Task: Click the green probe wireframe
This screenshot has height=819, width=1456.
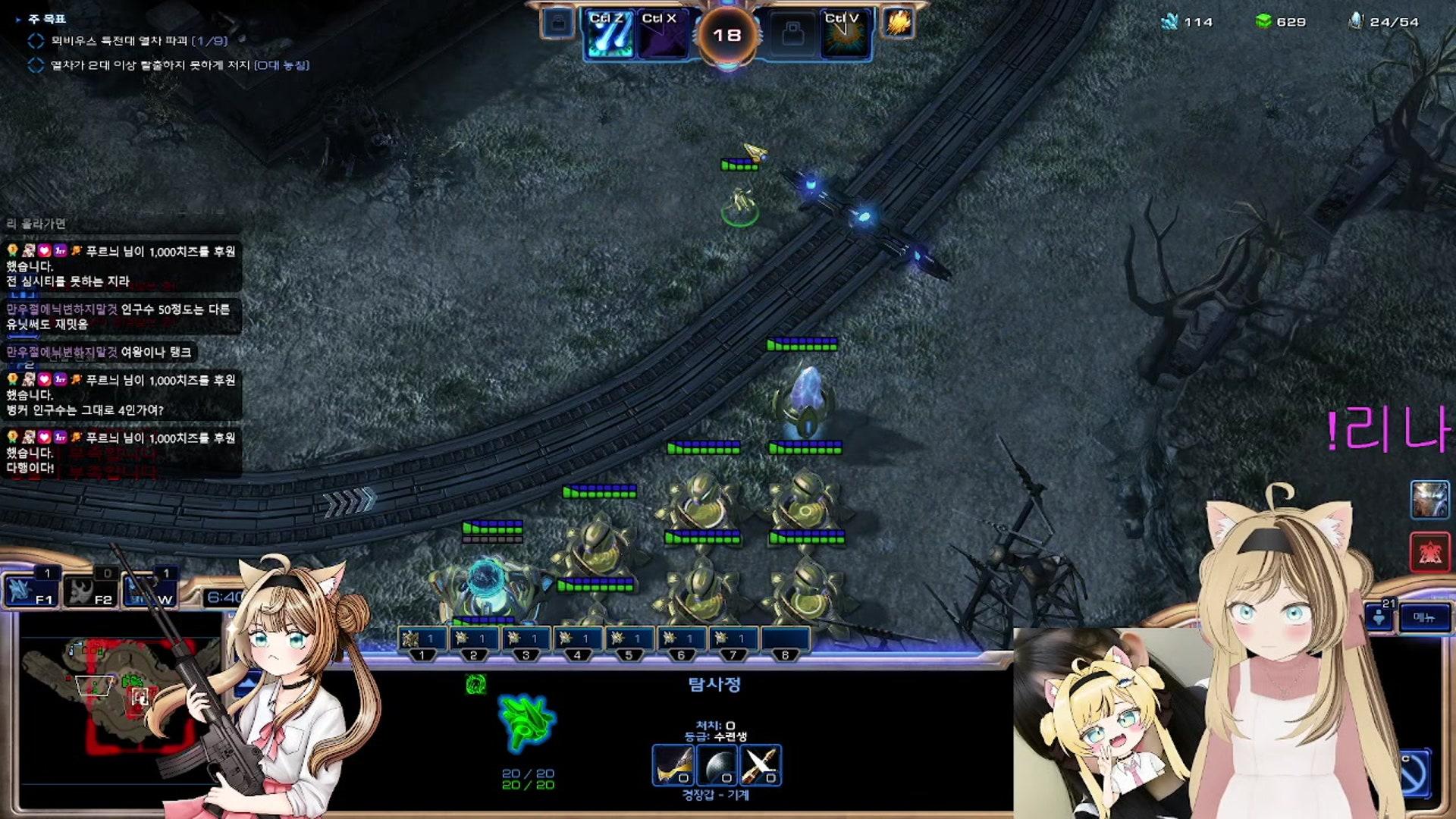Action: [x=527, y=722]
